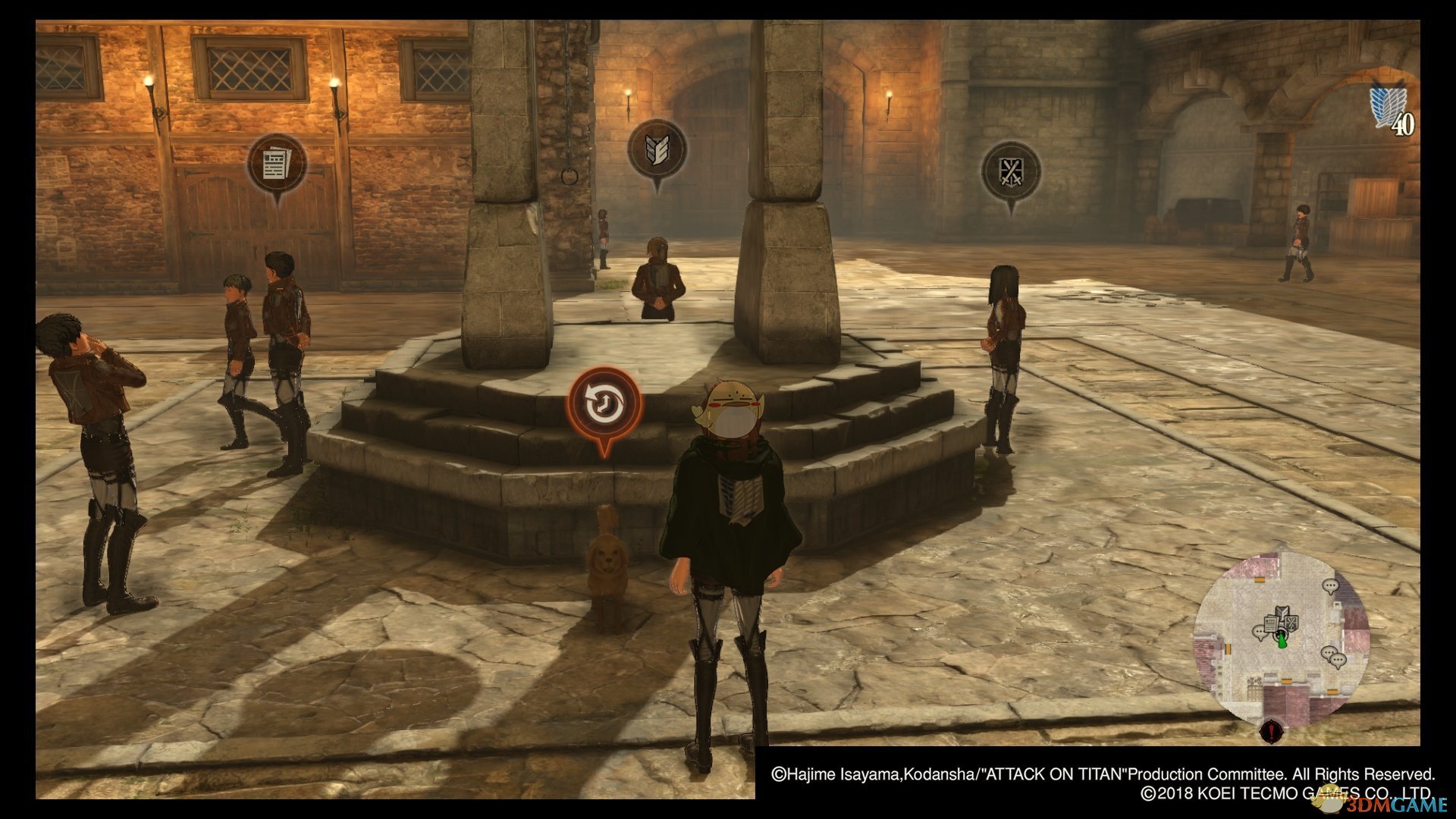
Task: Choose the crossed swords shield marker
Action: [1011, 171]
